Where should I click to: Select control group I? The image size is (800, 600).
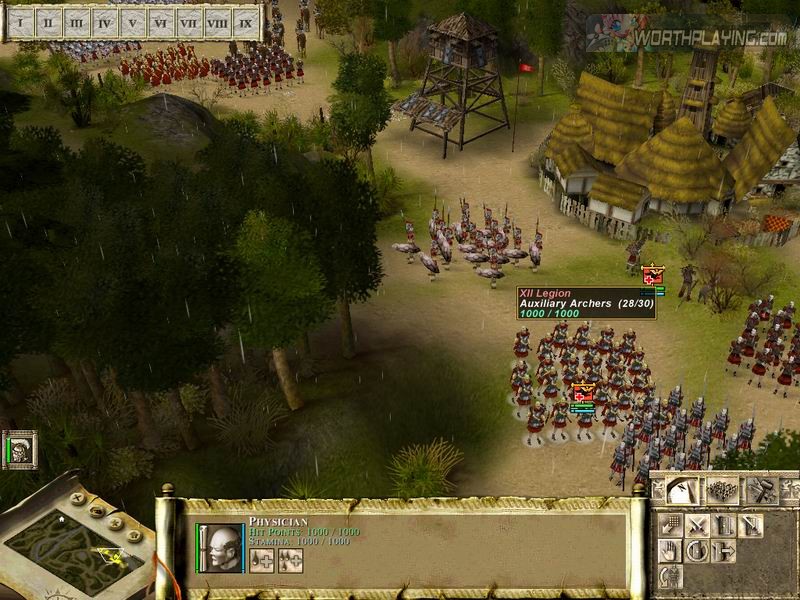[20, 22]
